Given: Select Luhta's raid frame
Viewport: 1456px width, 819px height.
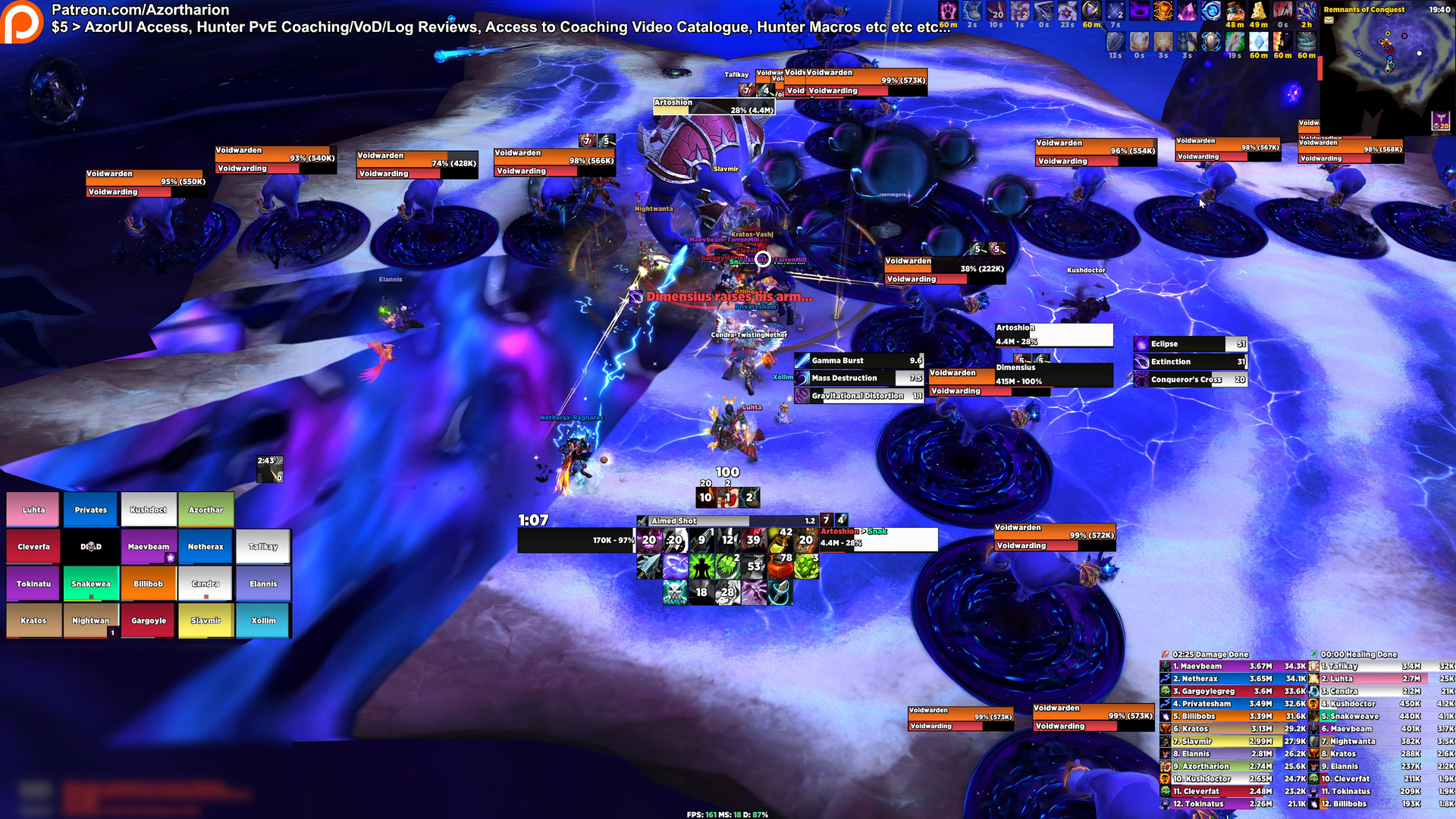Looking at the screenshot, I should coord(34,510).
